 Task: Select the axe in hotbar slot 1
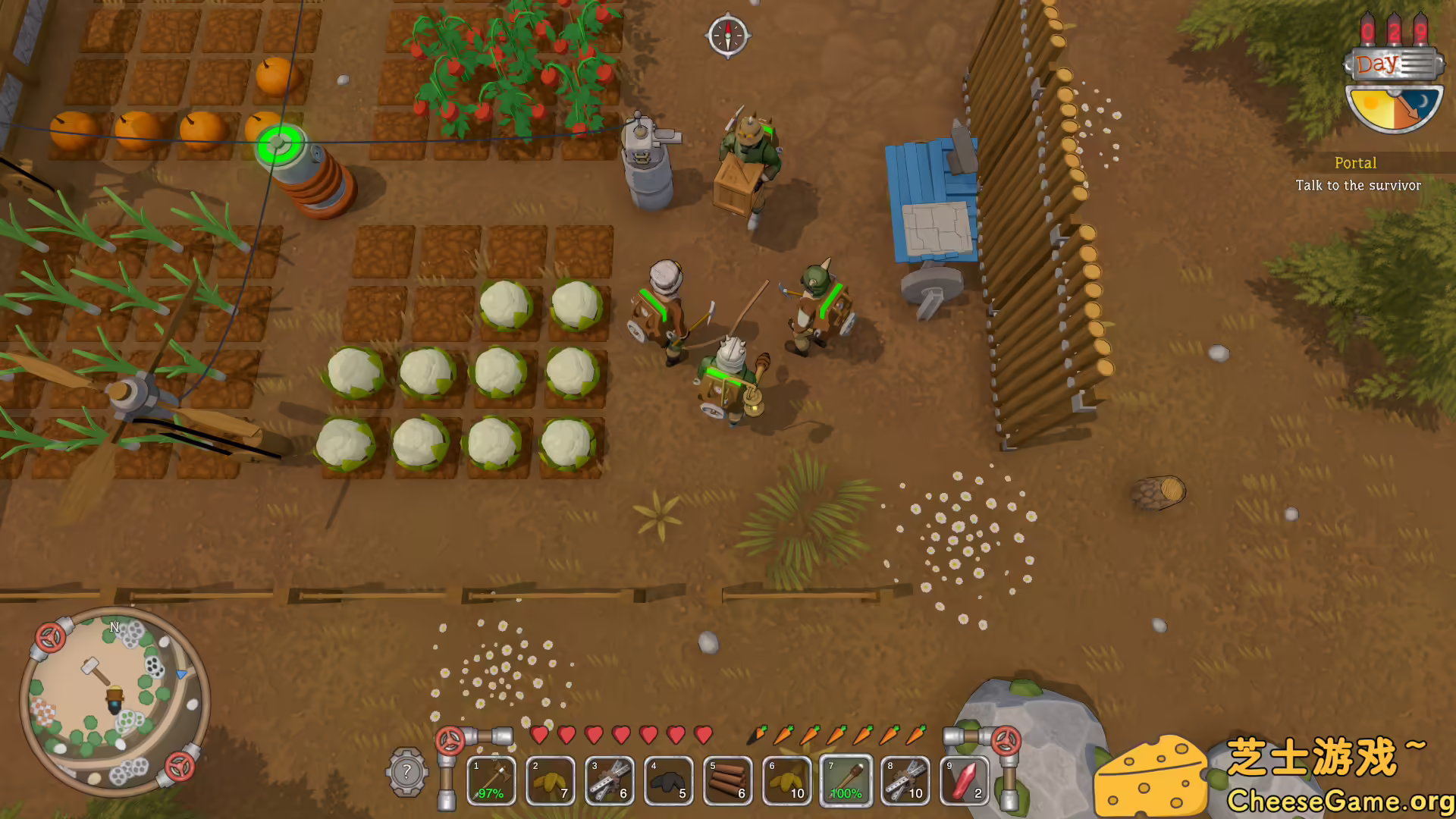pos(491,780)
